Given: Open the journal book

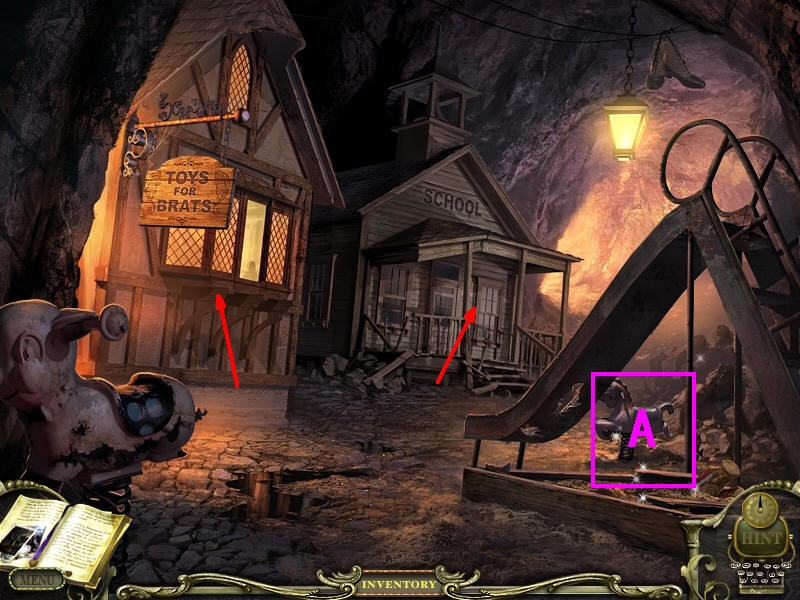Looking at the screenshot, I should point(66,538).
